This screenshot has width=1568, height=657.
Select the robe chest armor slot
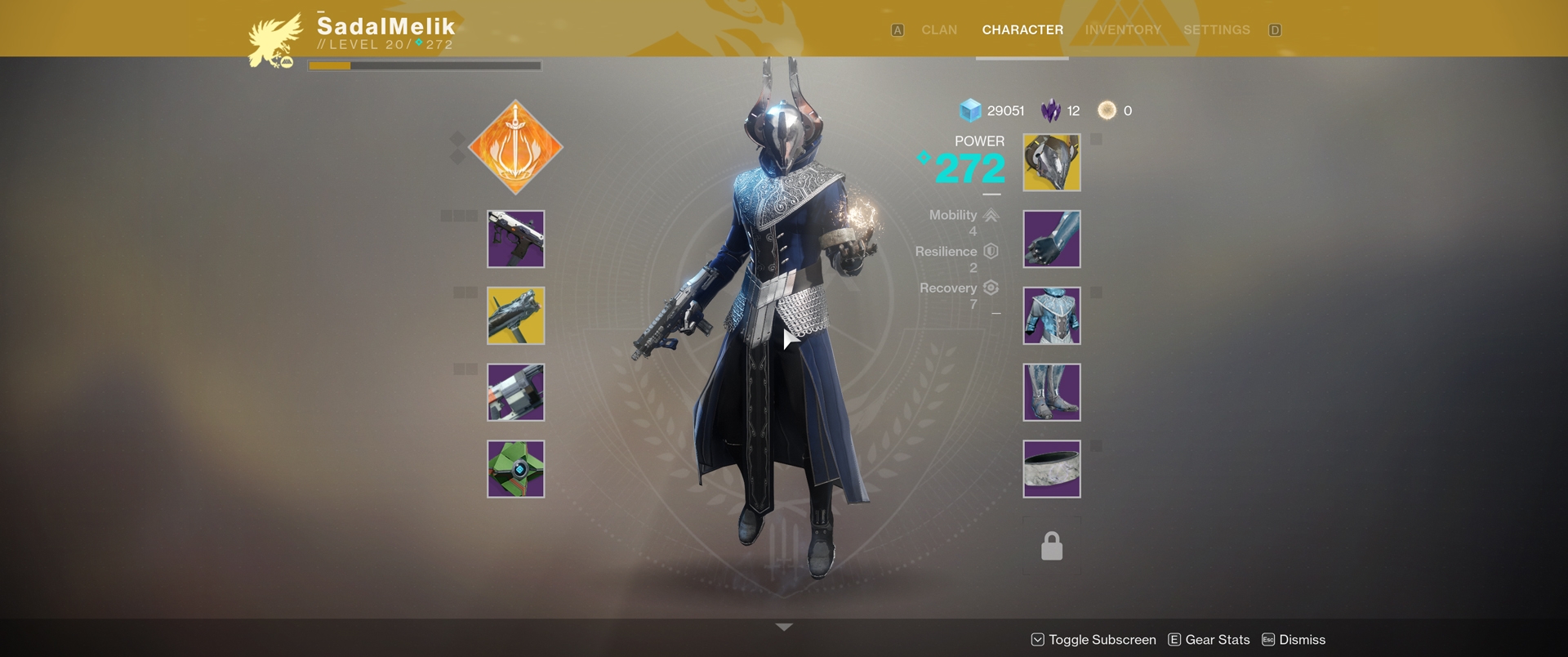1051,316
